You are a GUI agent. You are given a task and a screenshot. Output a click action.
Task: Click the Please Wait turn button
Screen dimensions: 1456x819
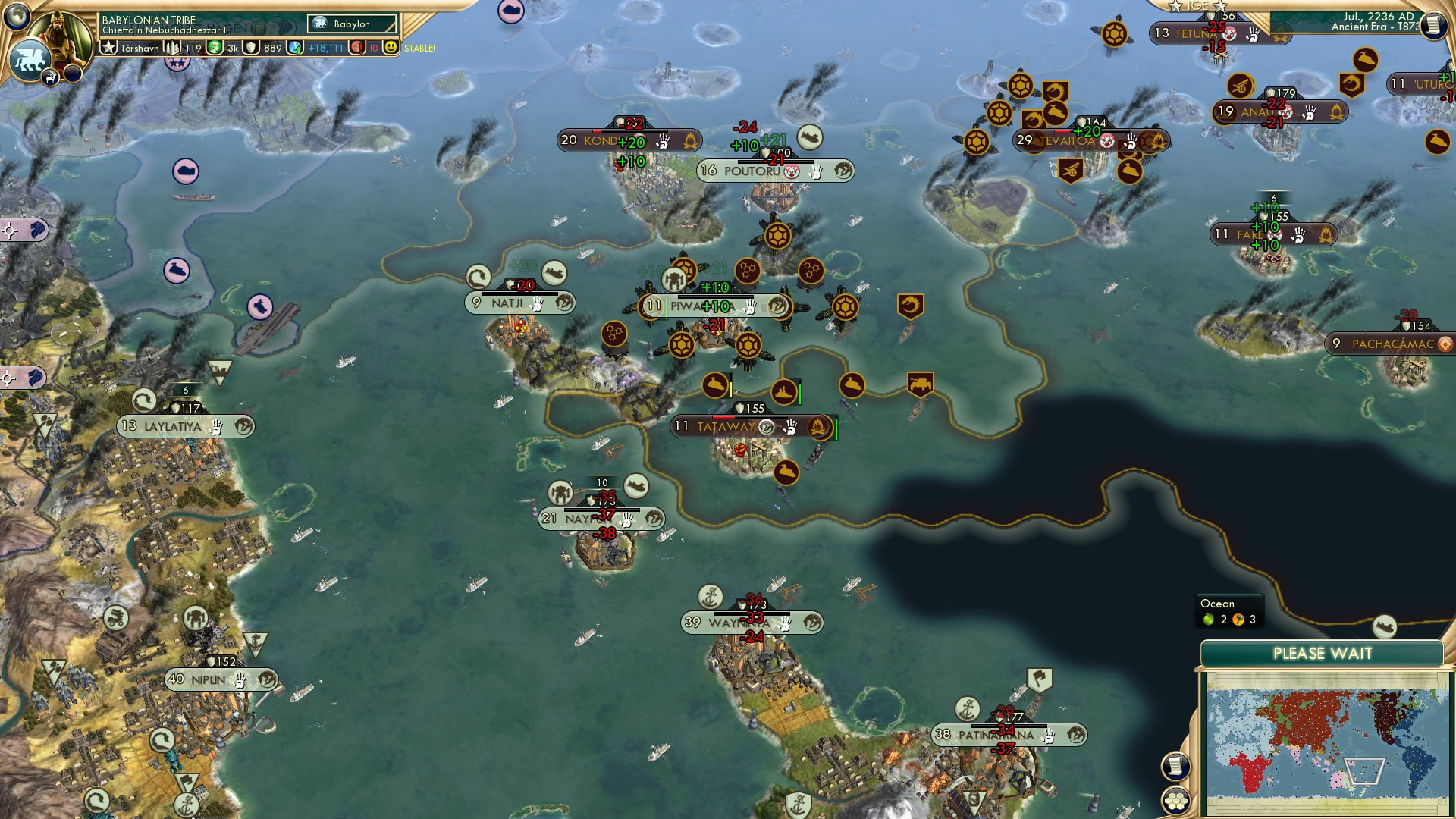1322,654
